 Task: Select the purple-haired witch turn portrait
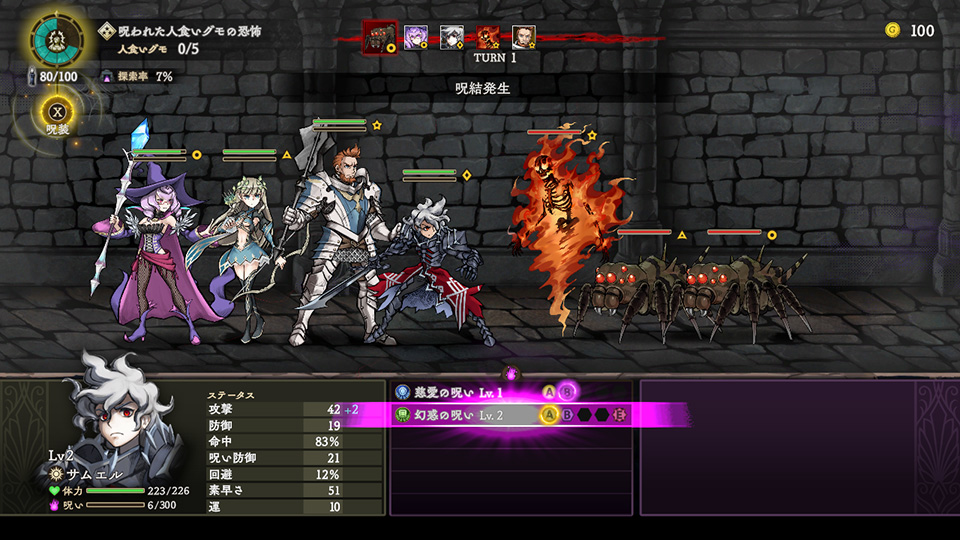point(416,38)
